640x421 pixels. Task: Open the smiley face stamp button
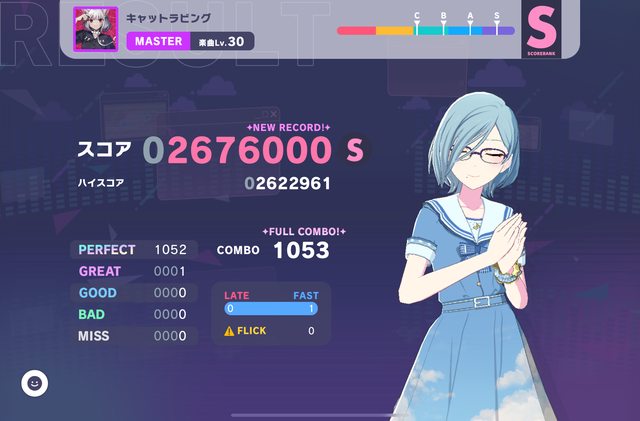click(x=35, y=382)
